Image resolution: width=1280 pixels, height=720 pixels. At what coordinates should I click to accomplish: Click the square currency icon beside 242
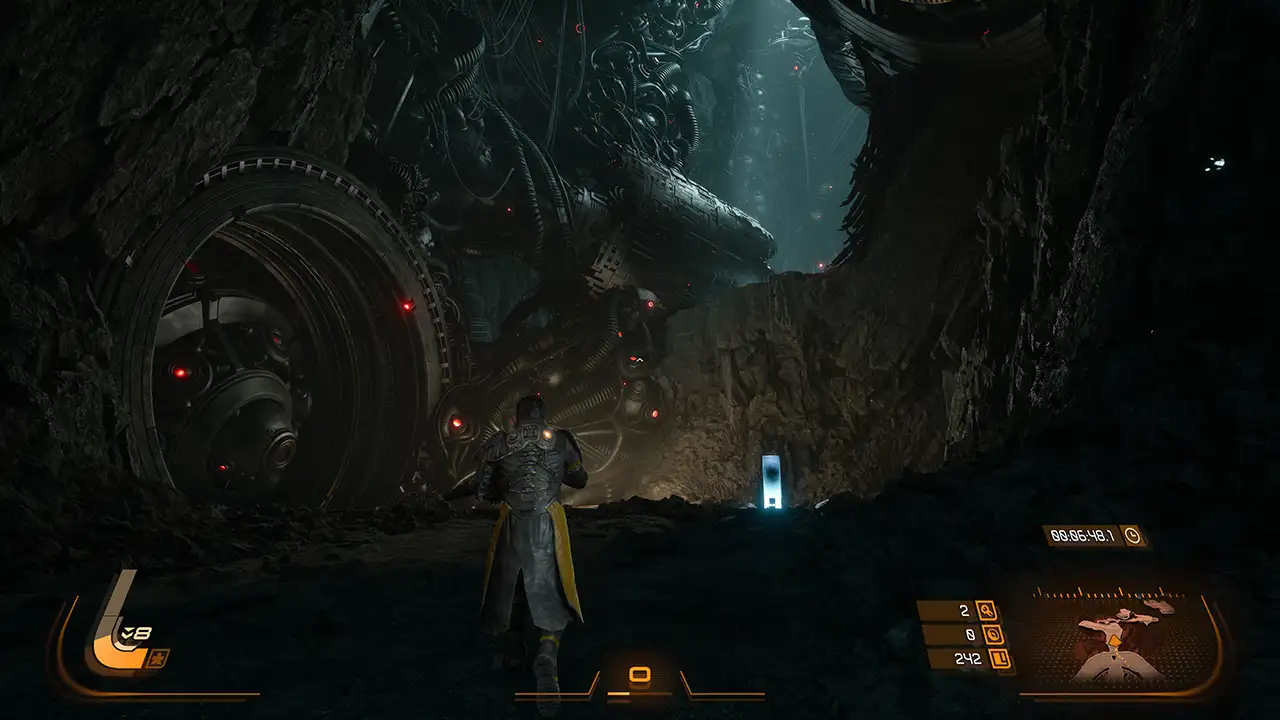(x=998, y=658)
